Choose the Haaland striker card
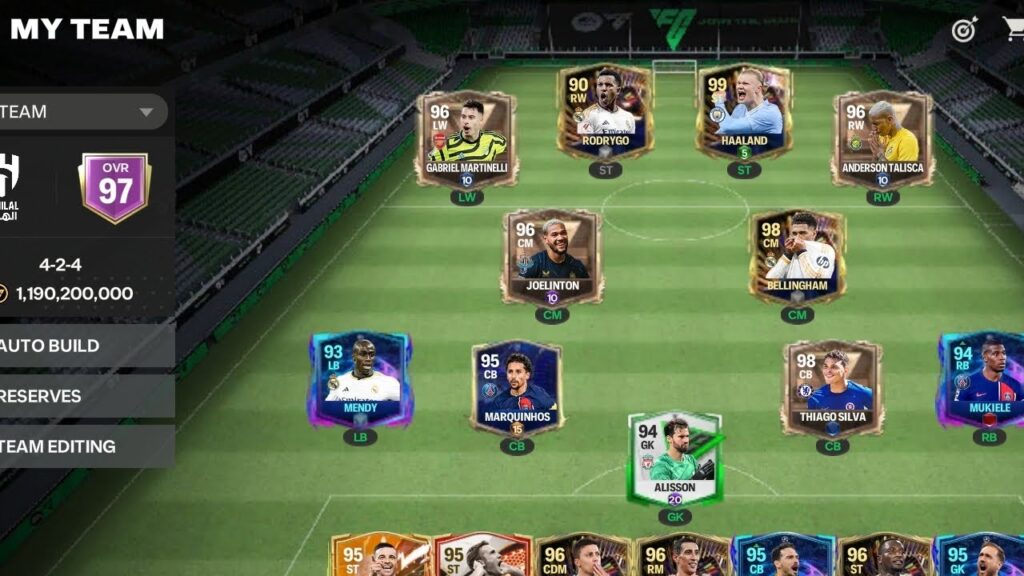 click(x=745, y=111)
